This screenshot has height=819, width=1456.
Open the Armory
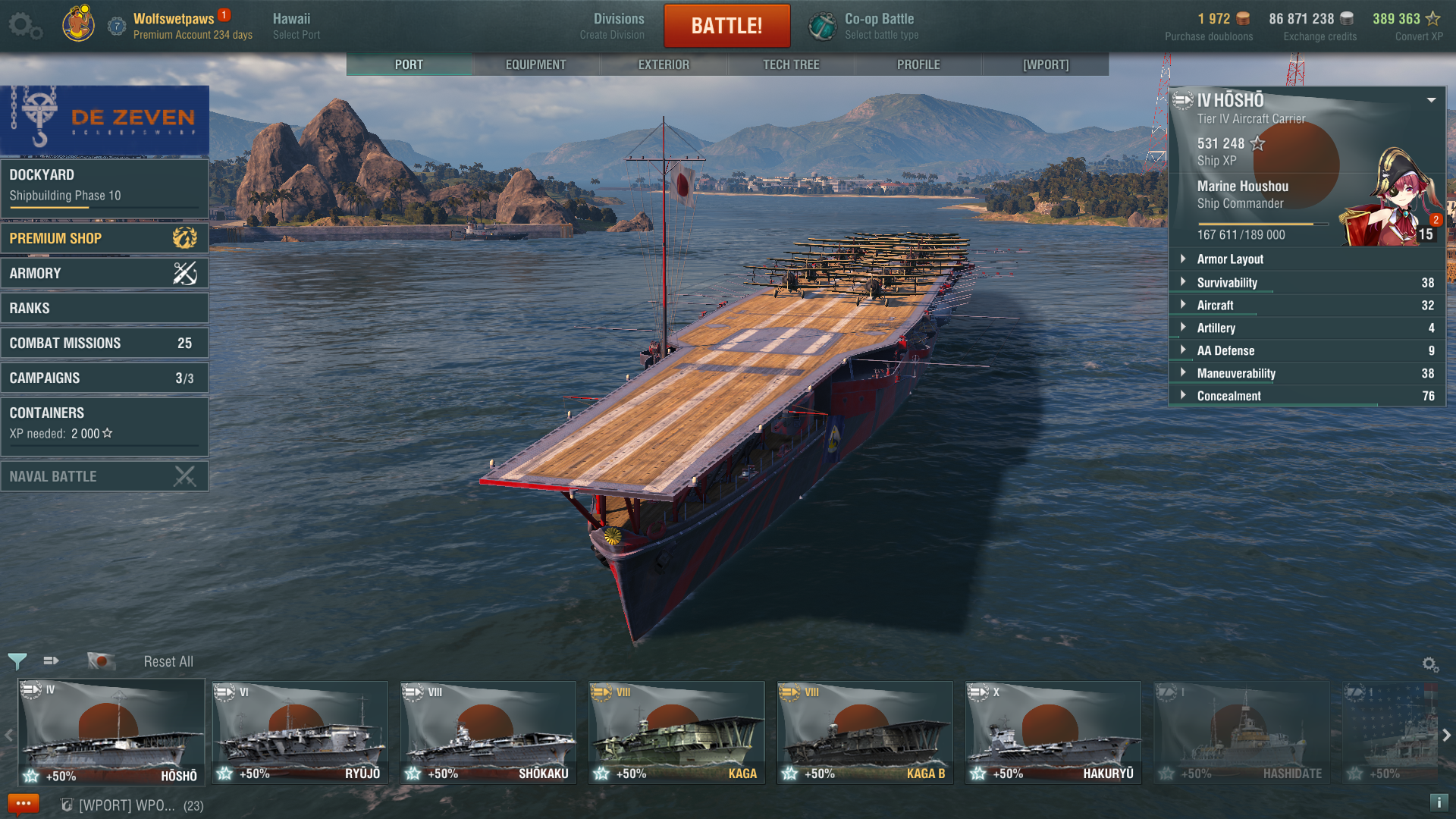click(105, 273)
